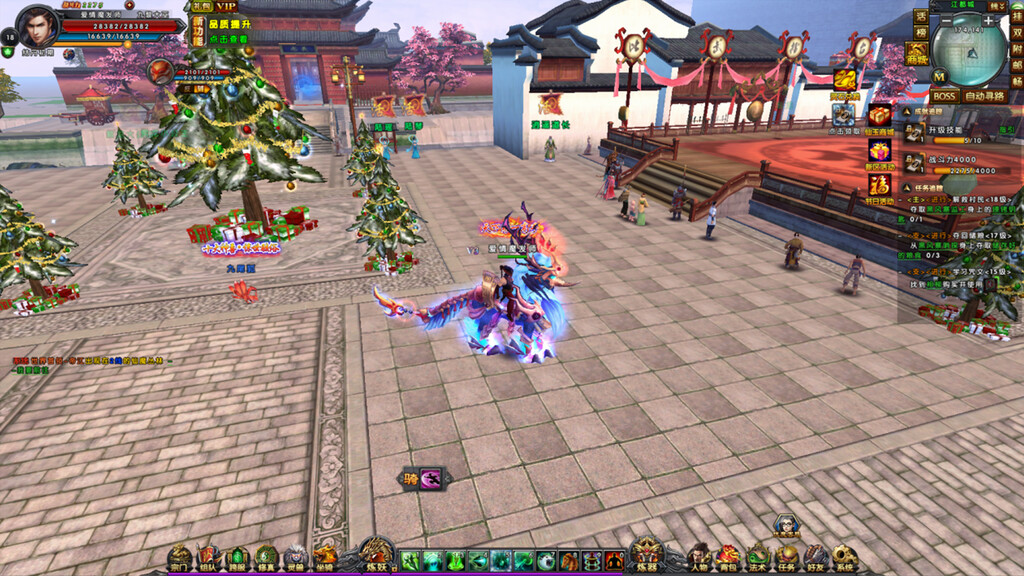Viewport: 1024px width, 576px height.
Task: Open the 坐骑 mount menu
Action: [x=324, y=557]
